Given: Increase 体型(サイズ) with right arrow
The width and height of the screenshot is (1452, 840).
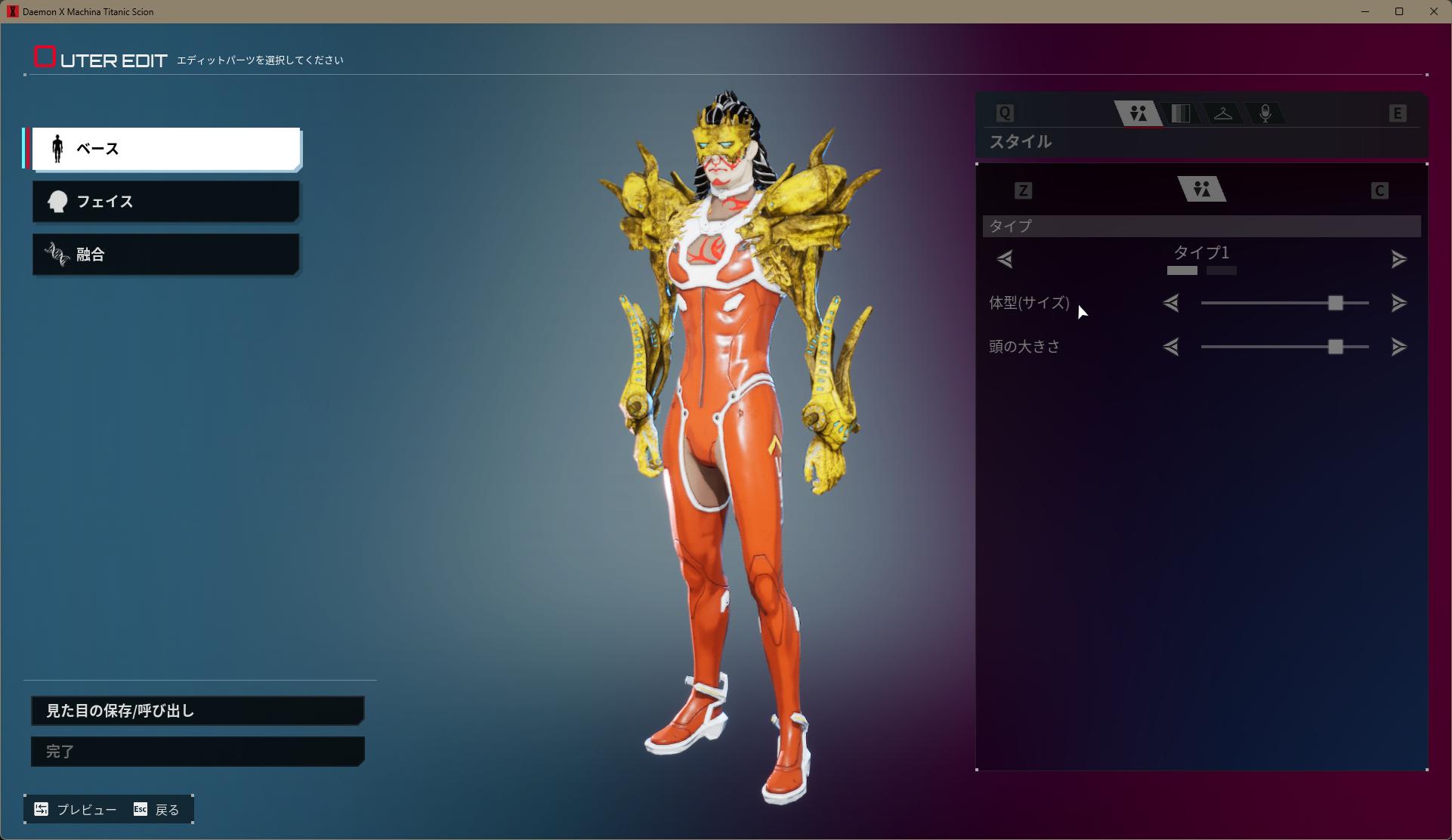Looking at the screenshot, I should click(x=1398, y=304).
